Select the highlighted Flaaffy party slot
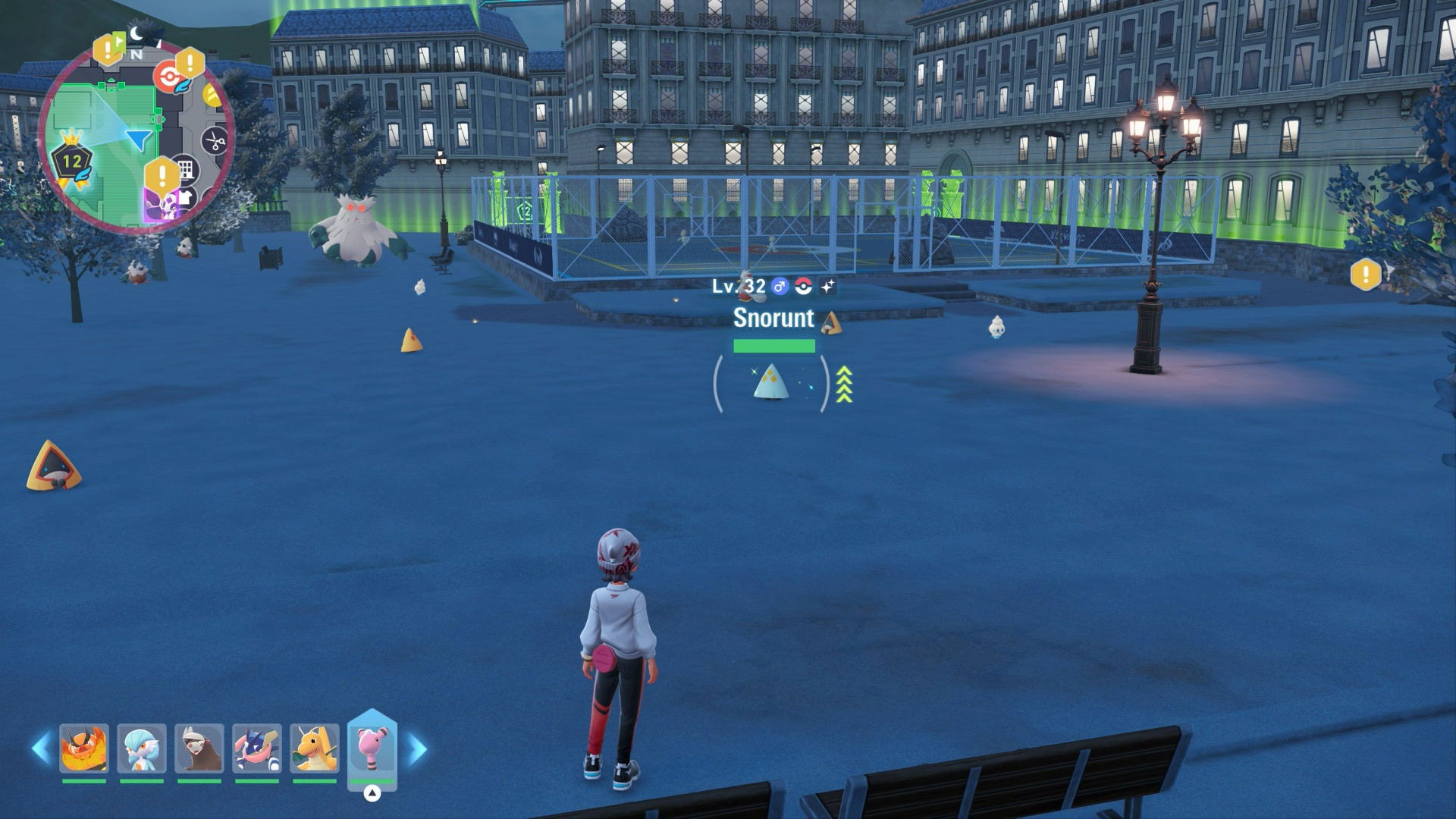The width and height of the screenshot is (1456, 819). click(372, 748)
